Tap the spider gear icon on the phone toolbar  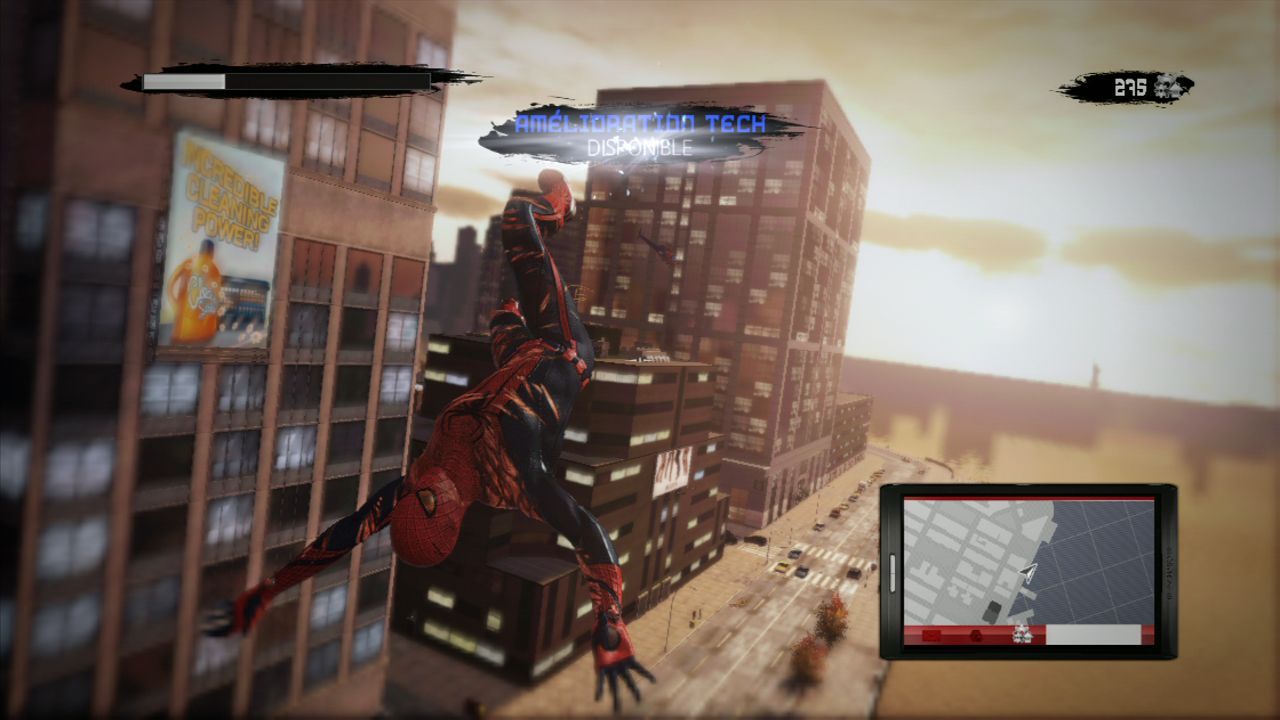tap(1022, 634)
